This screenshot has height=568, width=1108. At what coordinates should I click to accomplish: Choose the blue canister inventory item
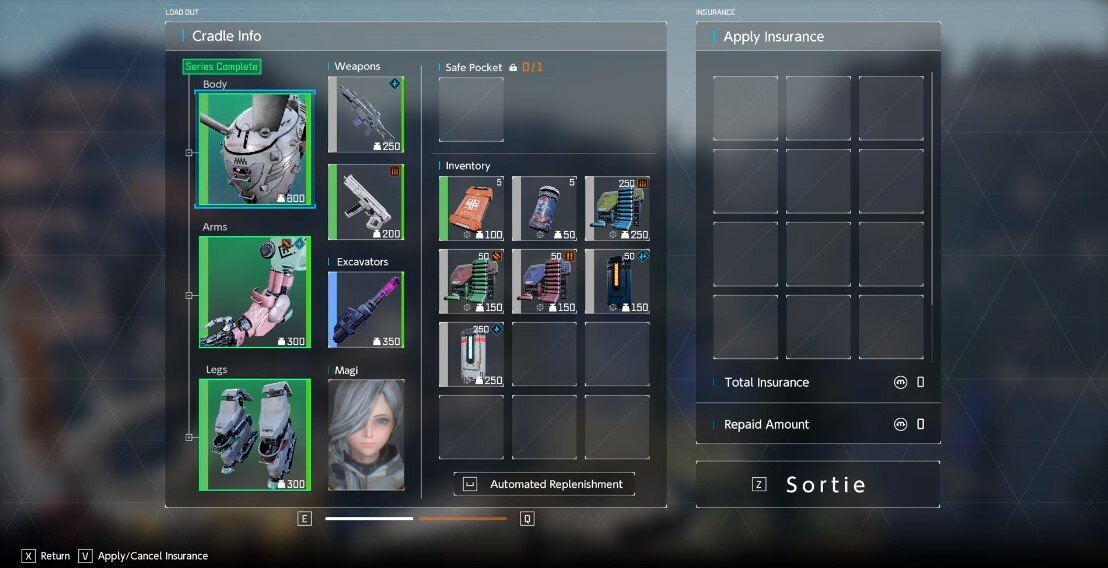pos(544,209)
